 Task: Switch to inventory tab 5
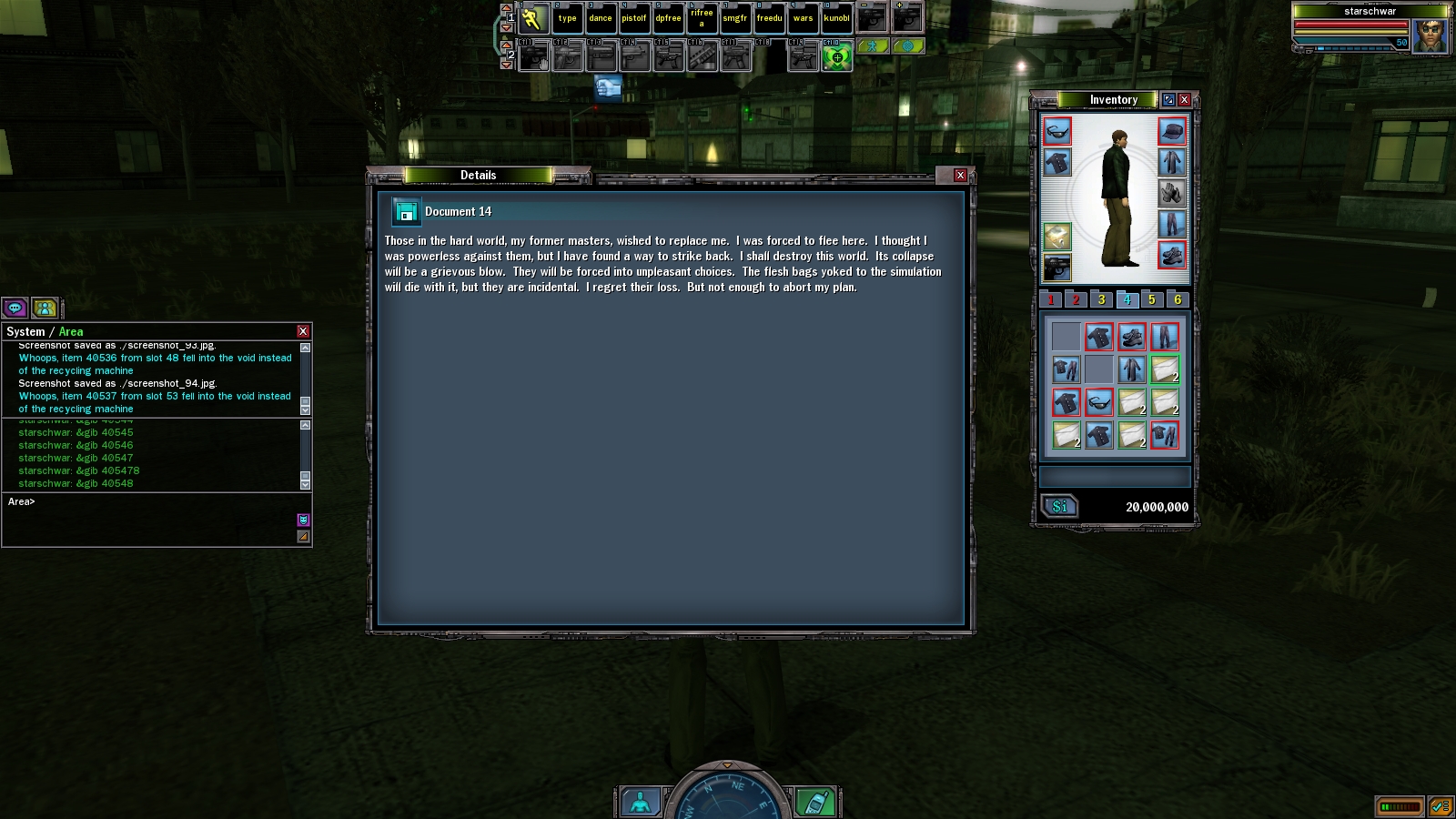pos(1152,299)
